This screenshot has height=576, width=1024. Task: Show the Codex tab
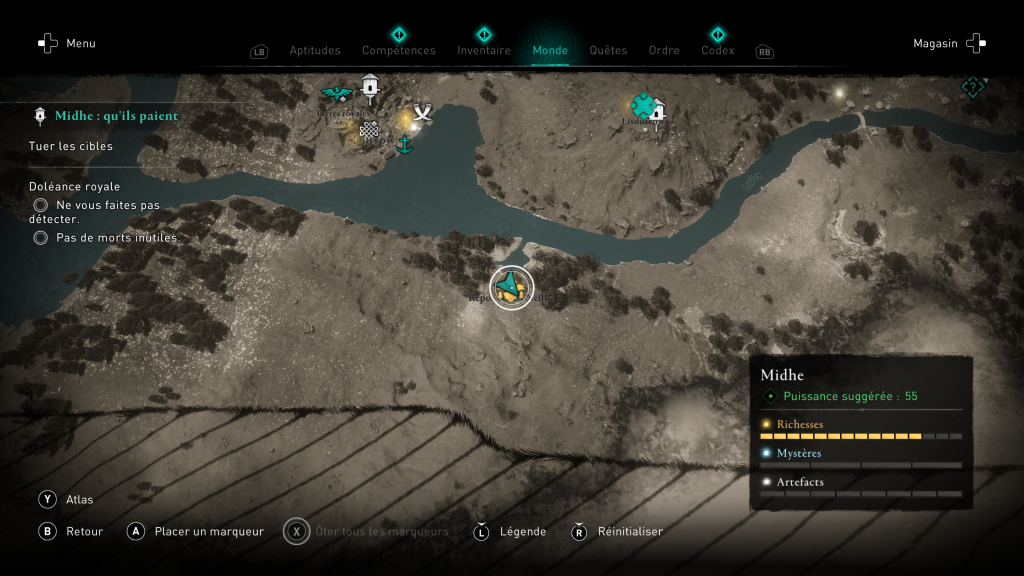click(717, 50)
